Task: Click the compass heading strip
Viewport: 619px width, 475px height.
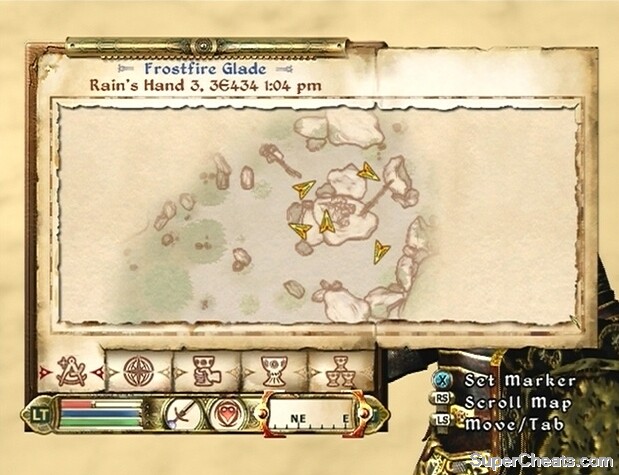Action: (x=310, y=415)
